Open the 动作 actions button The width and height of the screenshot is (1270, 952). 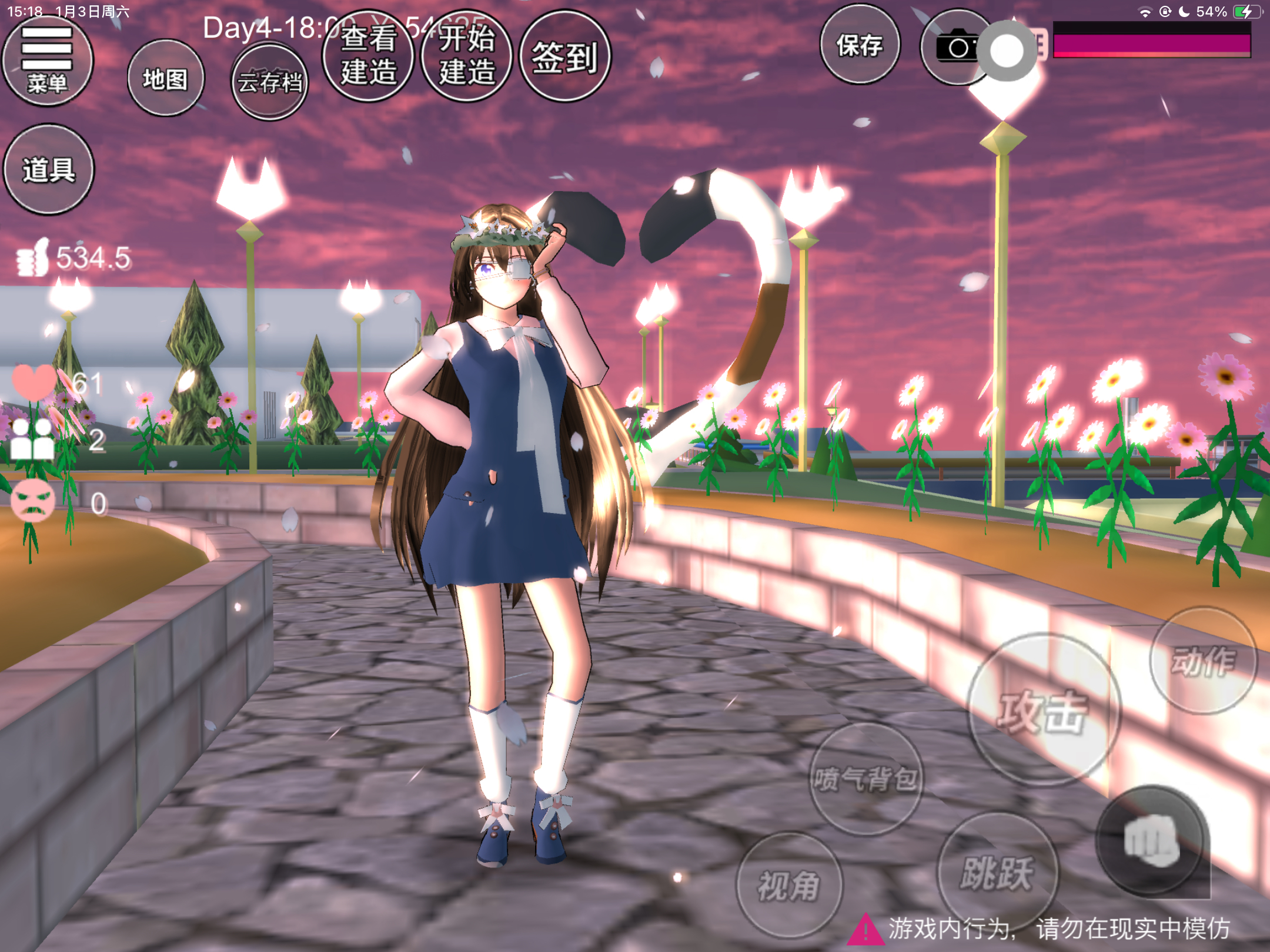pos(1202,661)
